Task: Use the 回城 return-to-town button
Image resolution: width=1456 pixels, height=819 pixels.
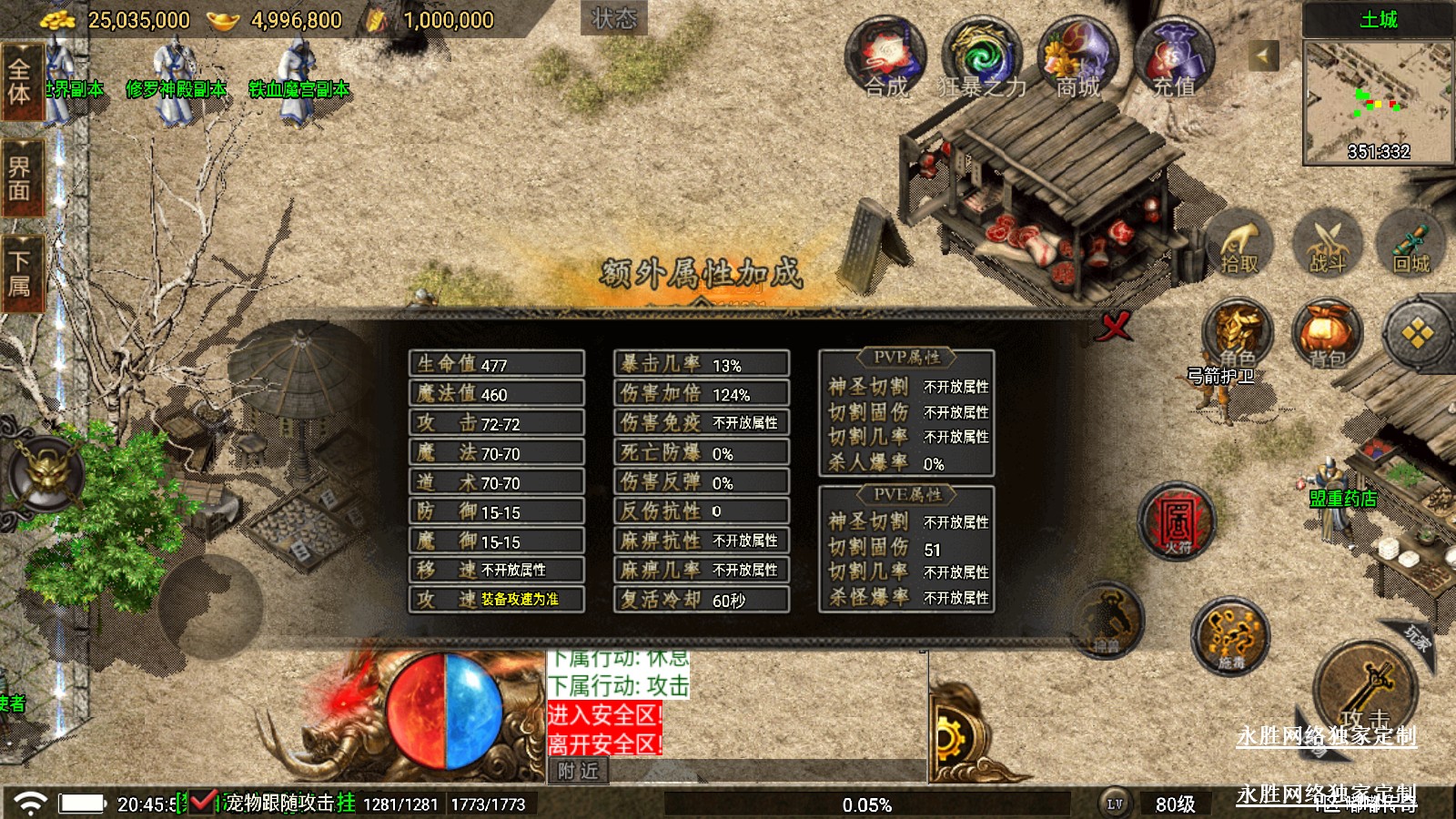Action: coord(1411,245)
